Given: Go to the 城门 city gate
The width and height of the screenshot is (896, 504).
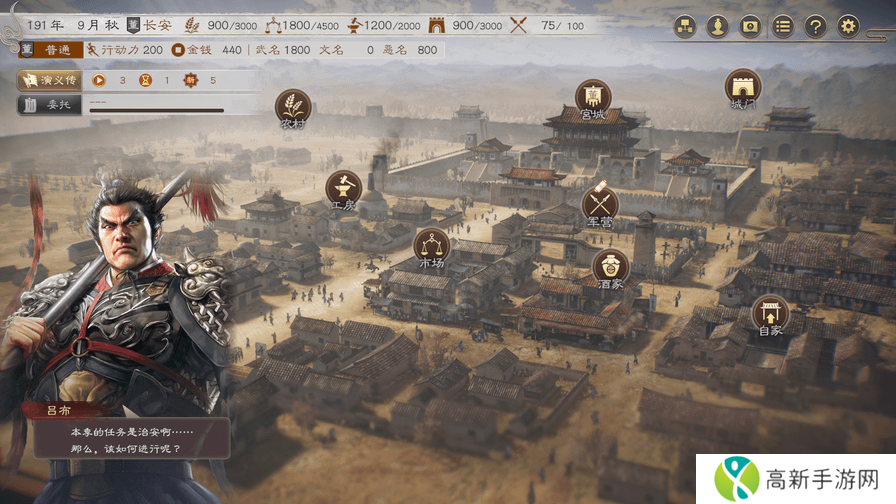Looking at the screenshot, I should point(743,86).
